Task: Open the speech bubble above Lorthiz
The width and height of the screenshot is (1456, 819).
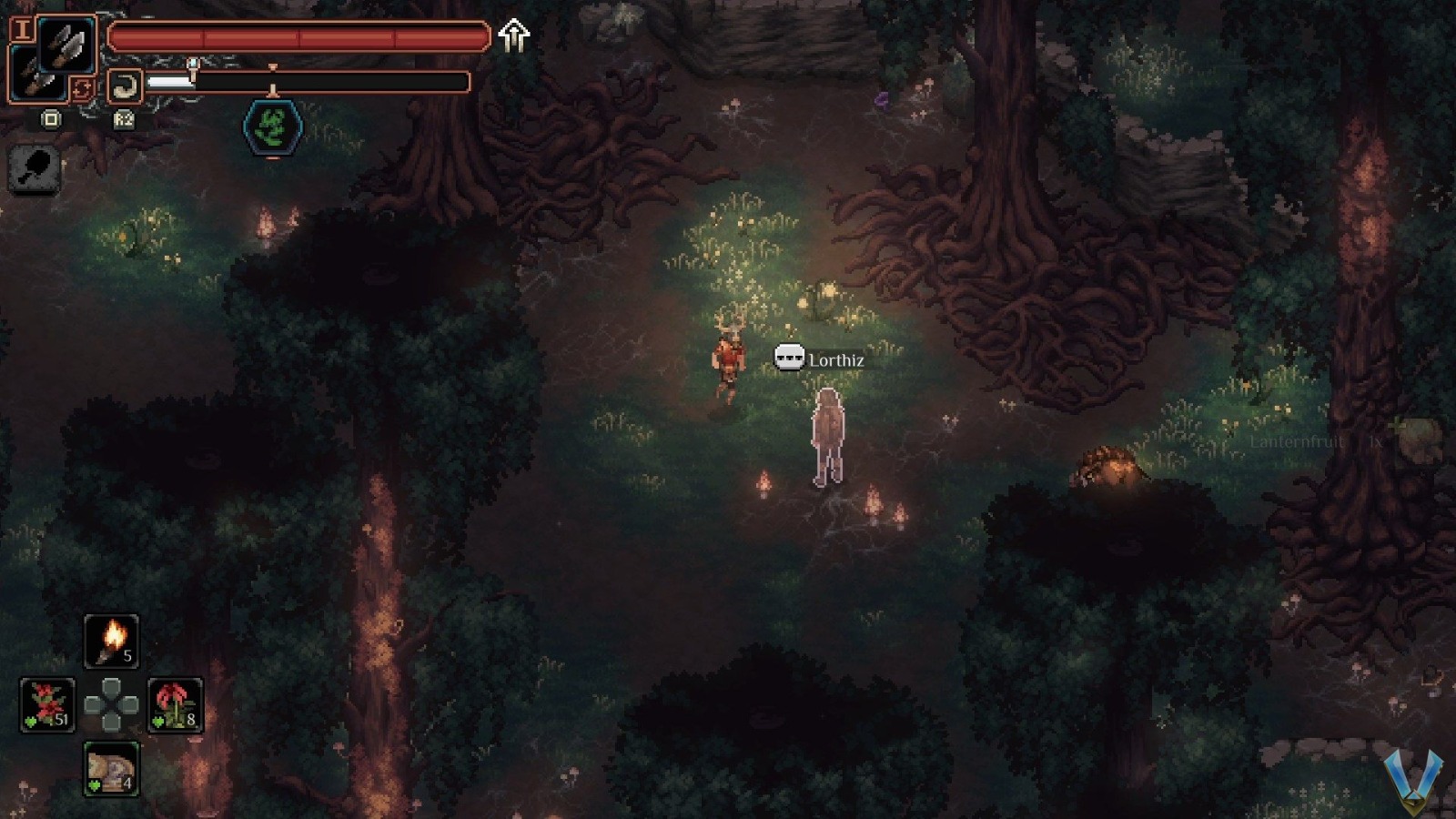Action: click(788, 358)
